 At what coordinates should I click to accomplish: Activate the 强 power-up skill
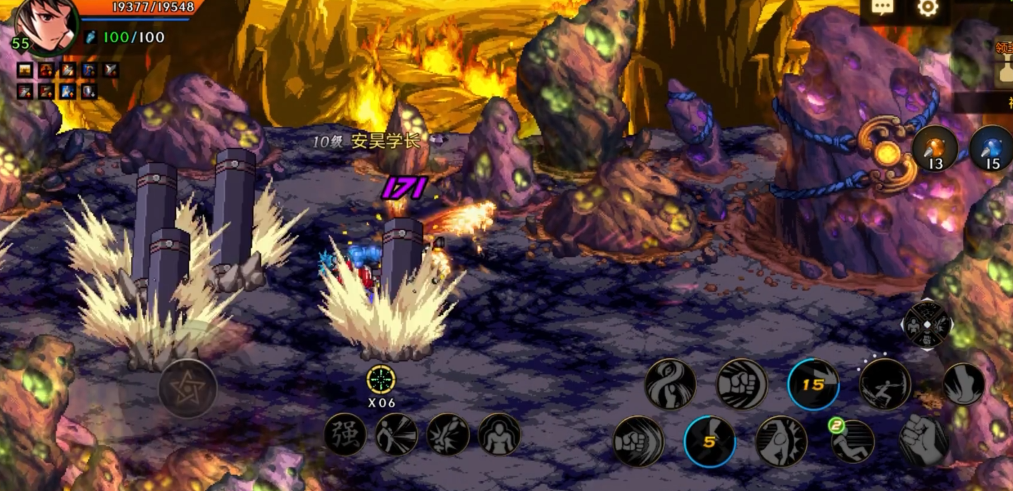345,435
